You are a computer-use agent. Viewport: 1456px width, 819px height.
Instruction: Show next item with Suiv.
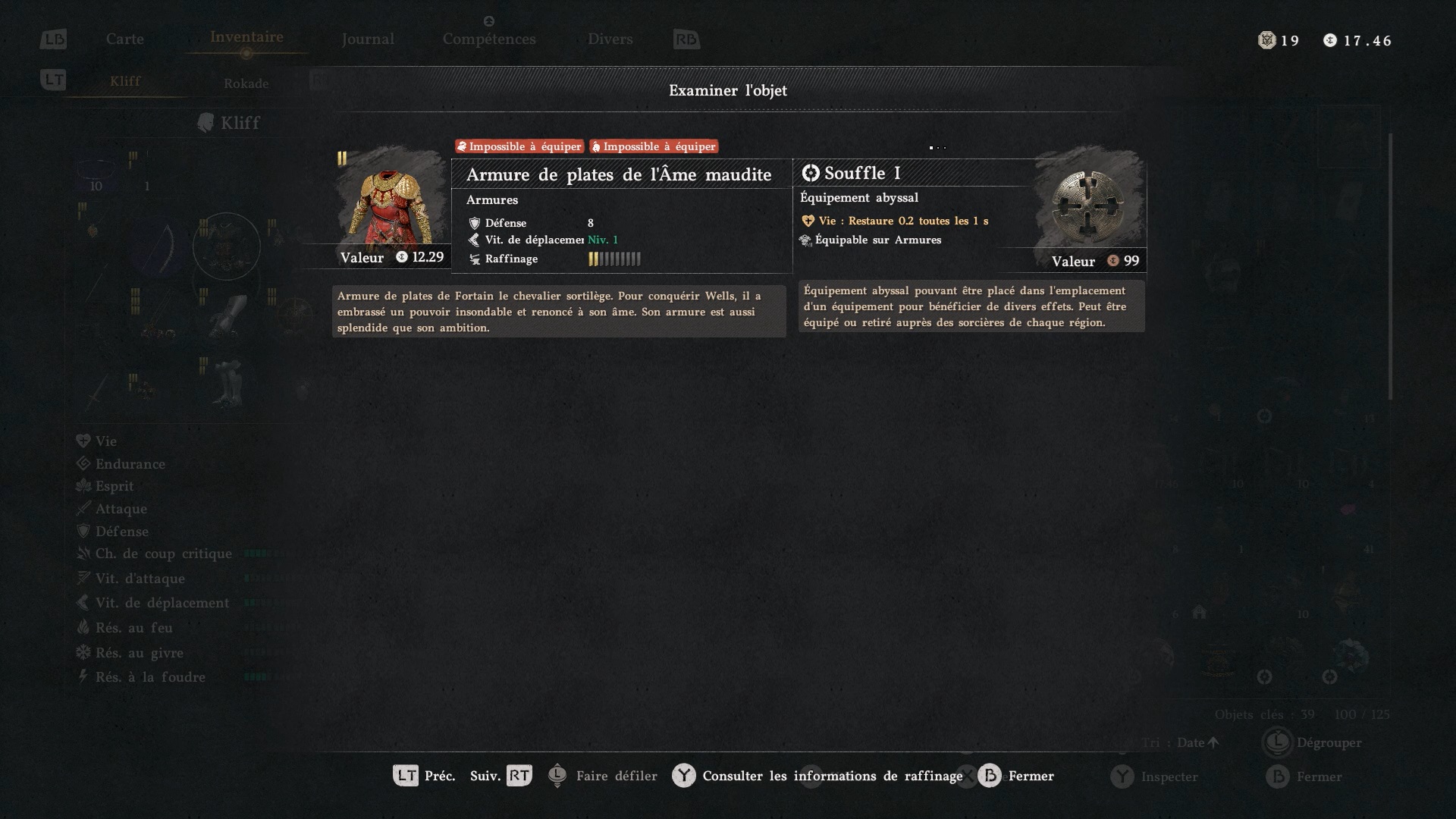pyautogui.click(x=500, y=776)
